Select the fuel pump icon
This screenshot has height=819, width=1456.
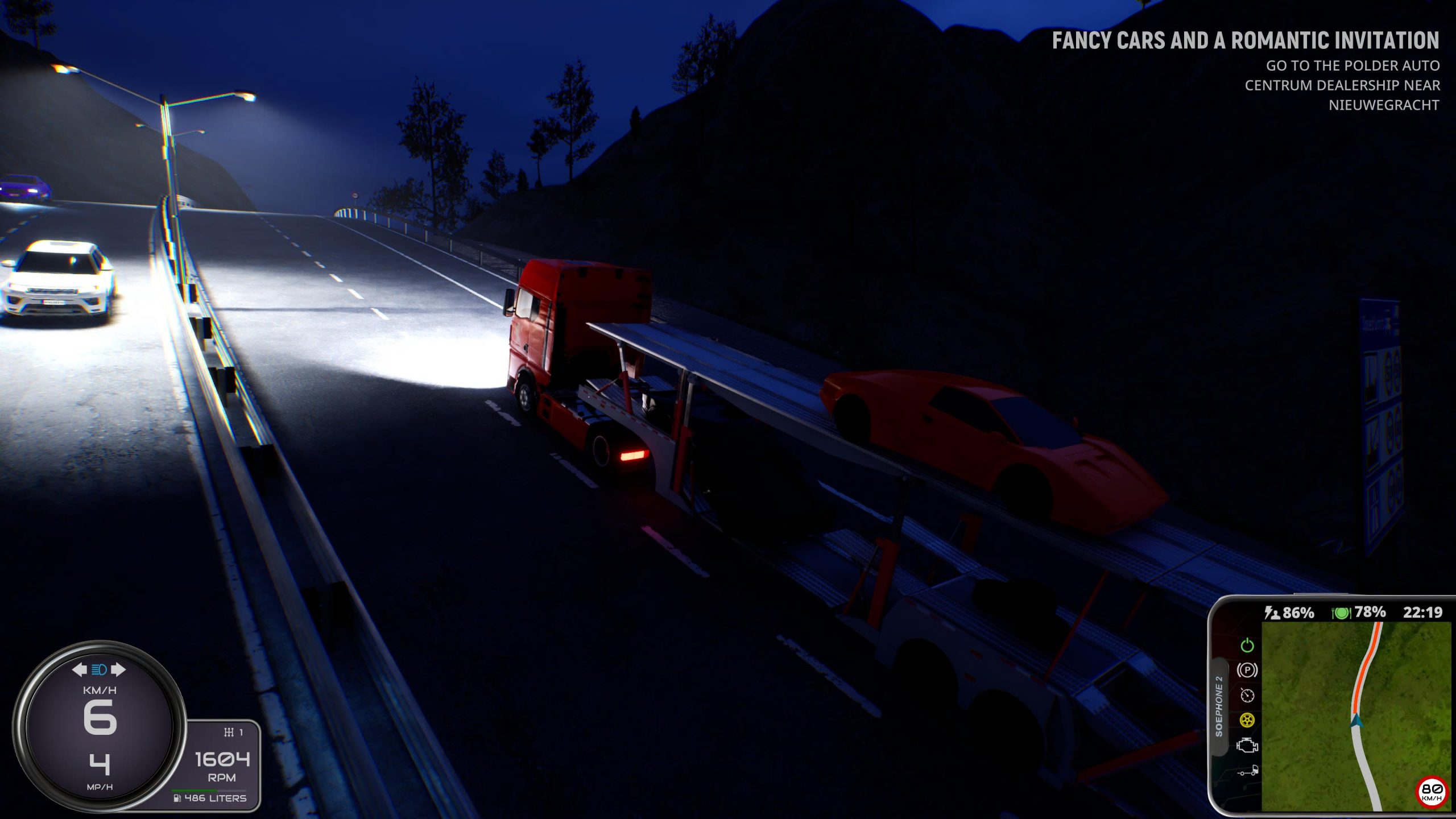(177, 798)
